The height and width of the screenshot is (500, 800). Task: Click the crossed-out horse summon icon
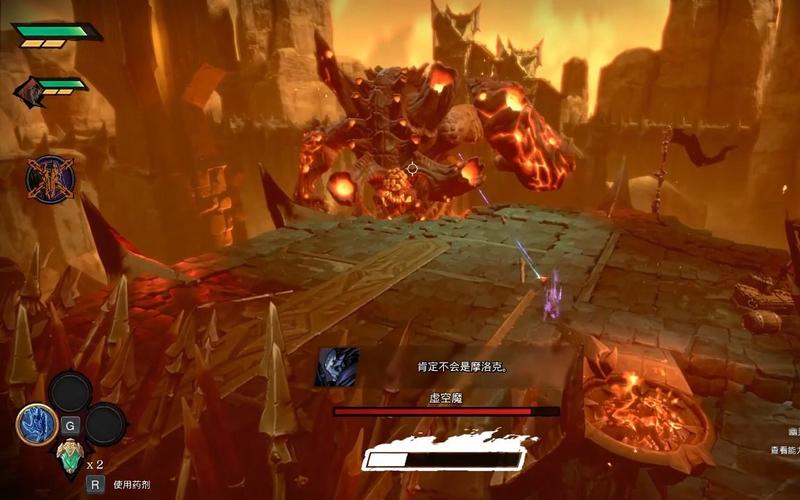click(x=50, y=180)
